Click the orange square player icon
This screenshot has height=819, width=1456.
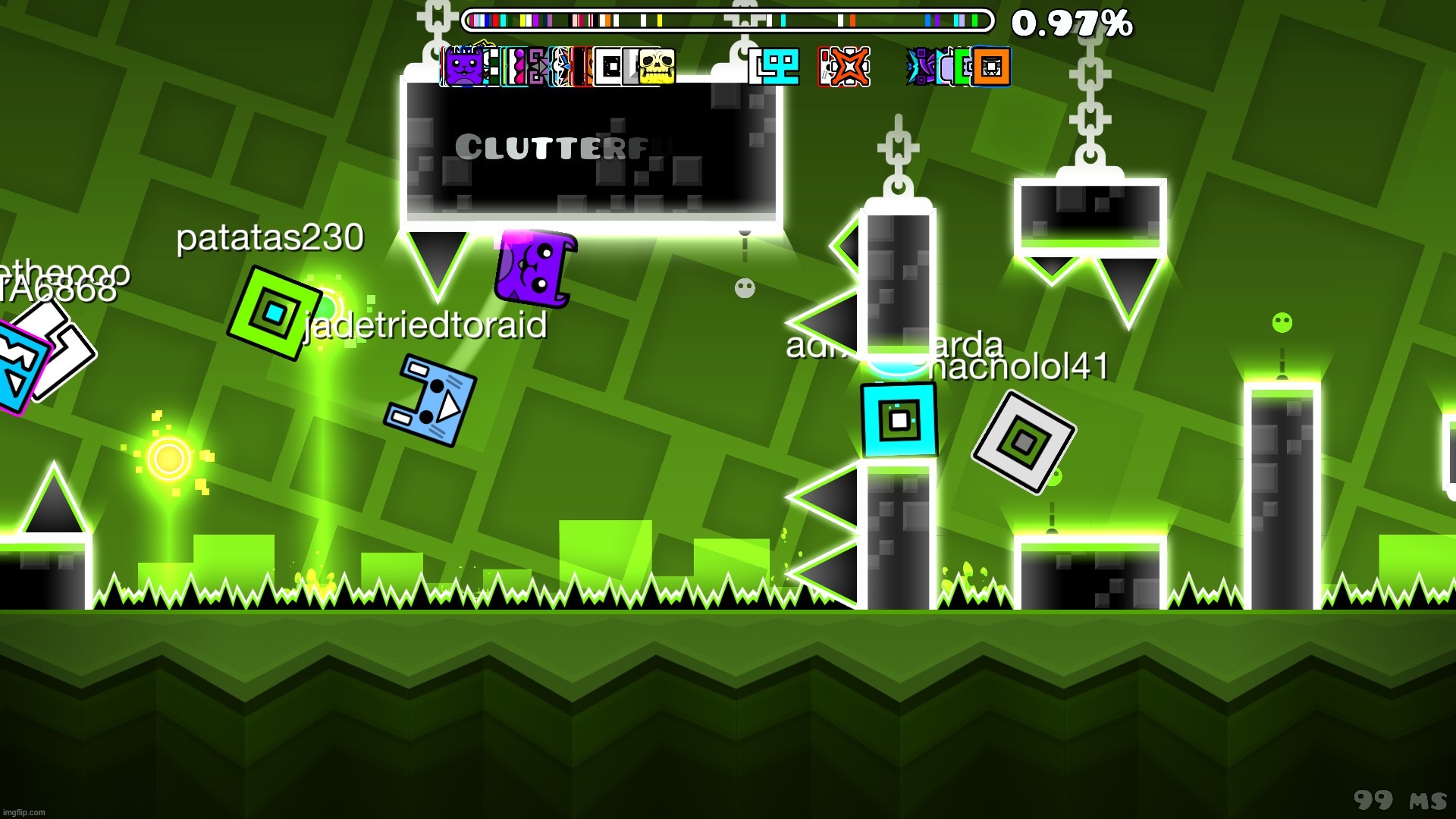point(991,67)
